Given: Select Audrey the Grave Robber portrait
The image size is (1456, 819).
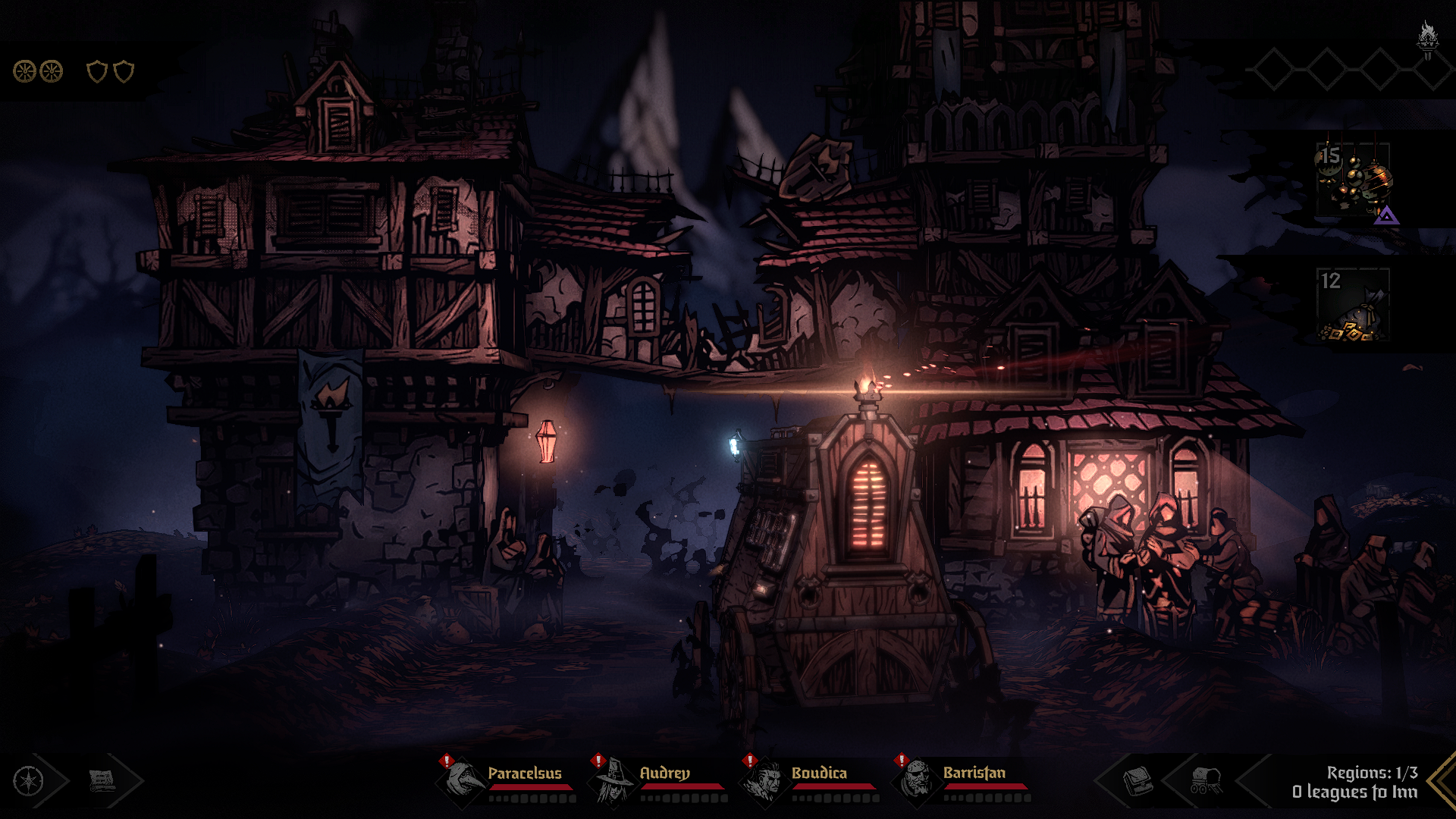Looking at the screenshot, I should coord(613,780).
